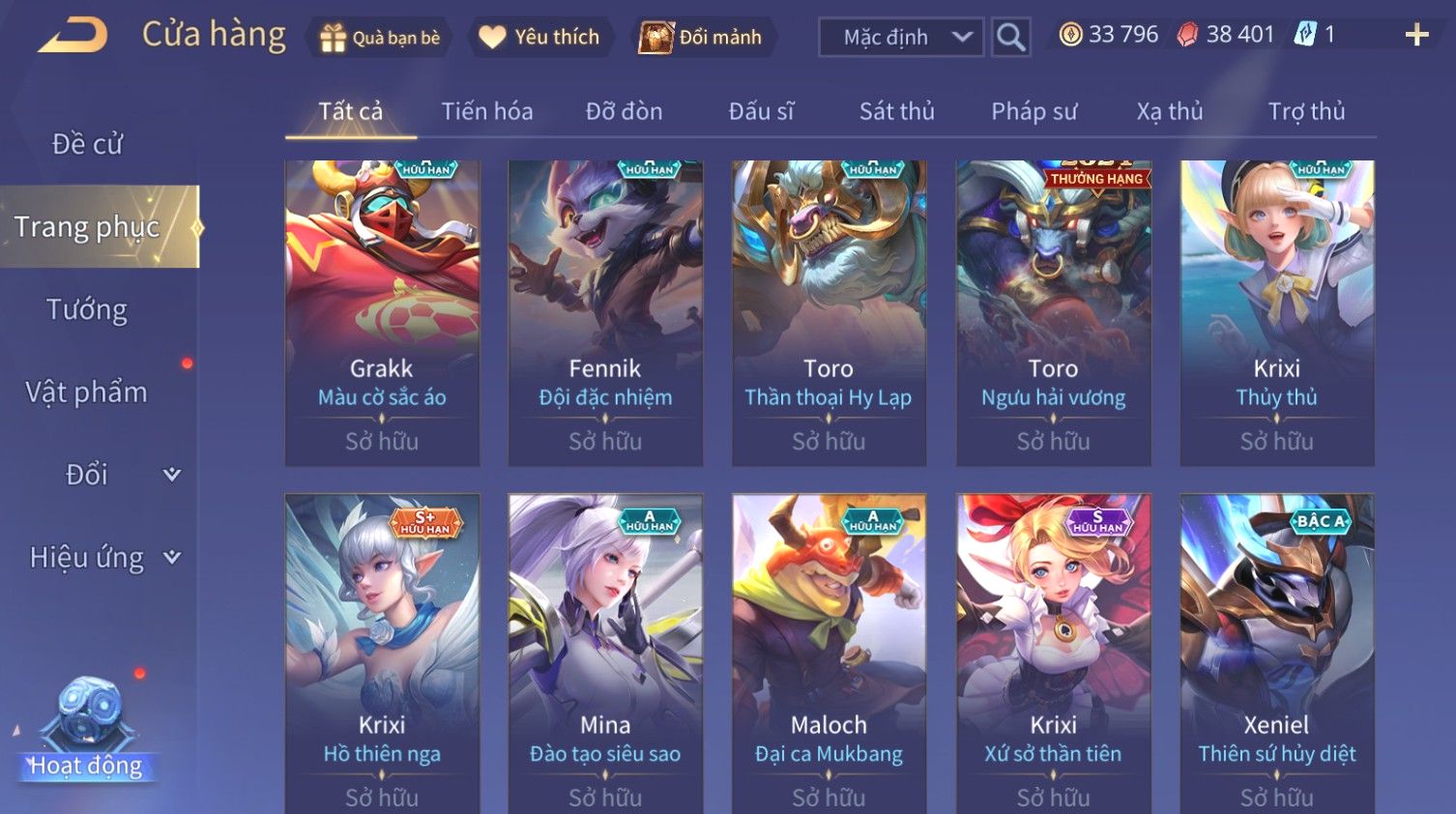Go to the Vật phẩm section
This screenshot has width=1456, height=814.
(x=87, y=392)
